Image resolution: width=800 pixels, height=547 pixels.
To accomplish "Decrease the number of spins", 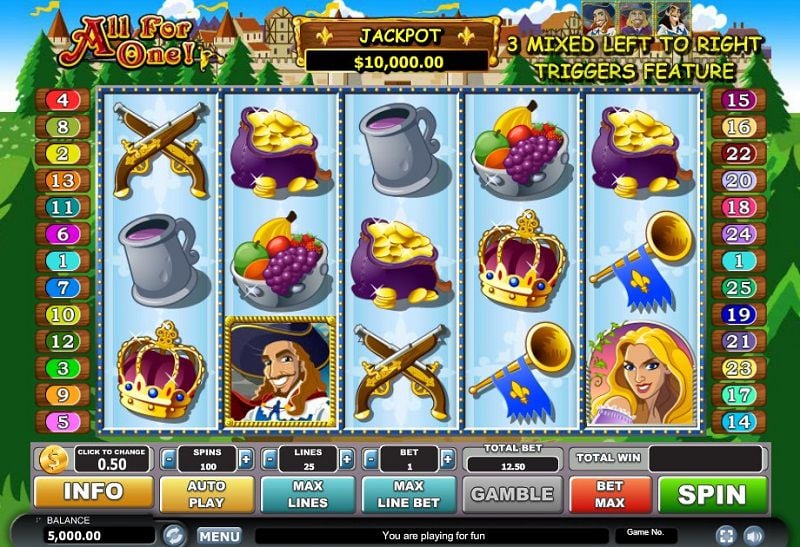I will coord(167,460).
